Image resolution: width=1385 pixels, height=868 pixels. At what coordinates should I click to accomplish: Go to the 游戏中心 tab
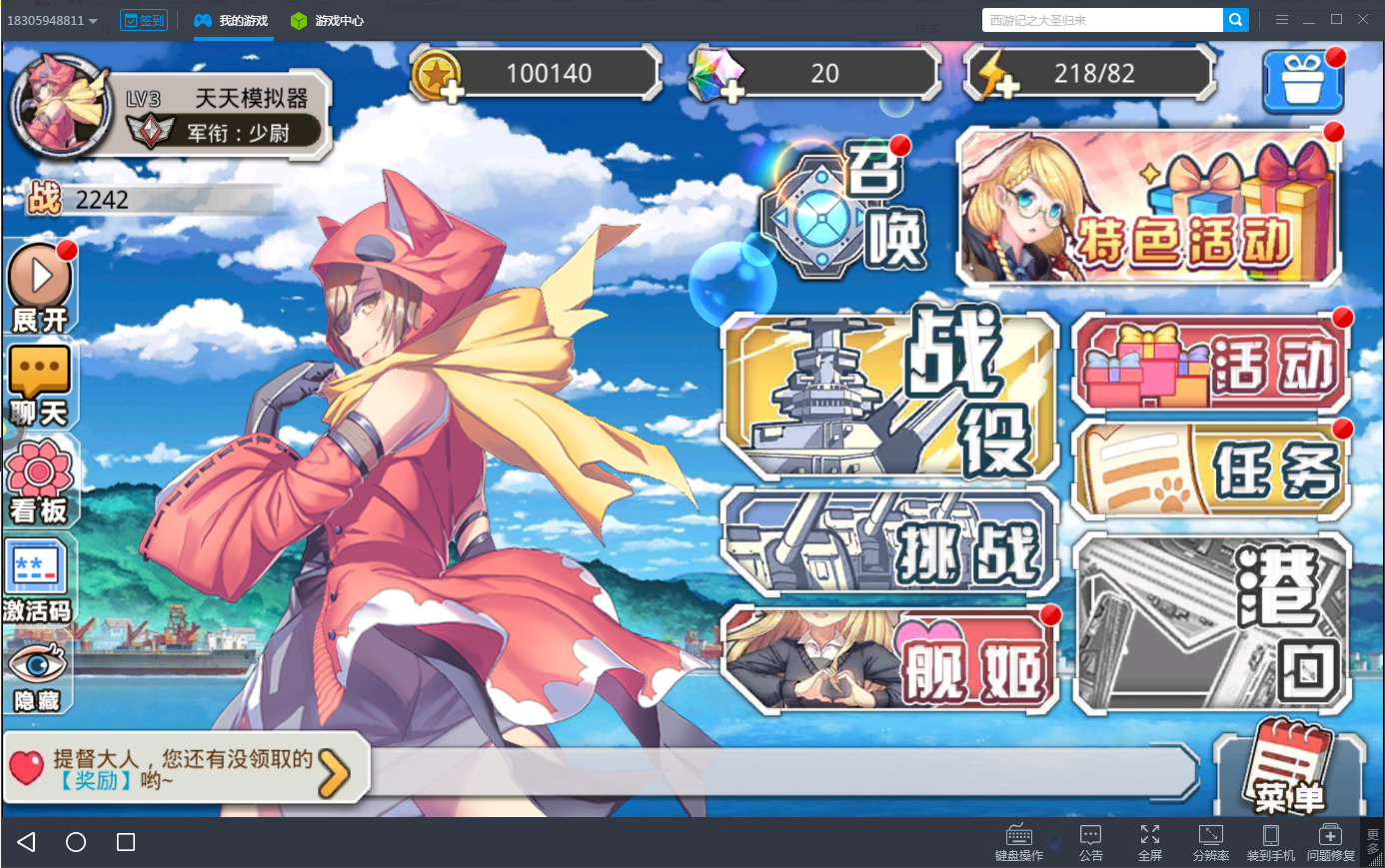point(326,19)
